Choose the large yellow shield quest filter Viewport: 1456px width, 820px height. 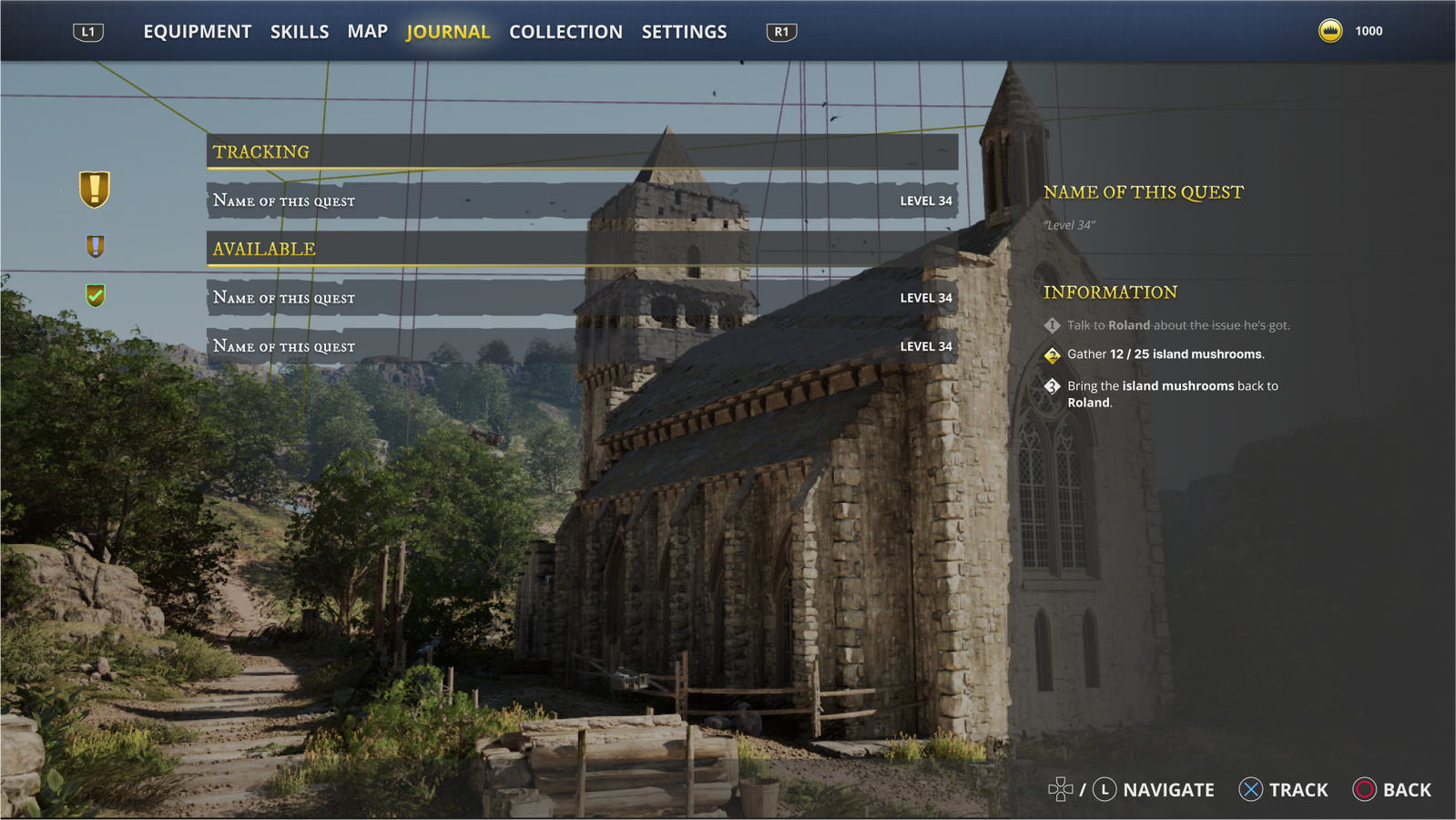click(x=95, y=190)
